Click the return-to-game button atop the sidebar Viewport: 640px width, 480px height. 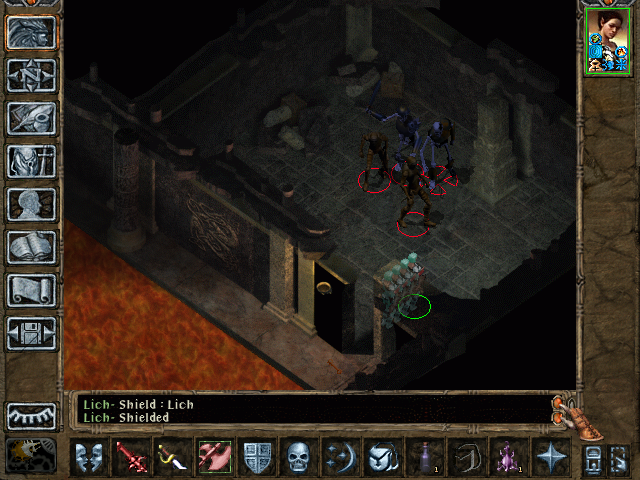tap(32, 32)
